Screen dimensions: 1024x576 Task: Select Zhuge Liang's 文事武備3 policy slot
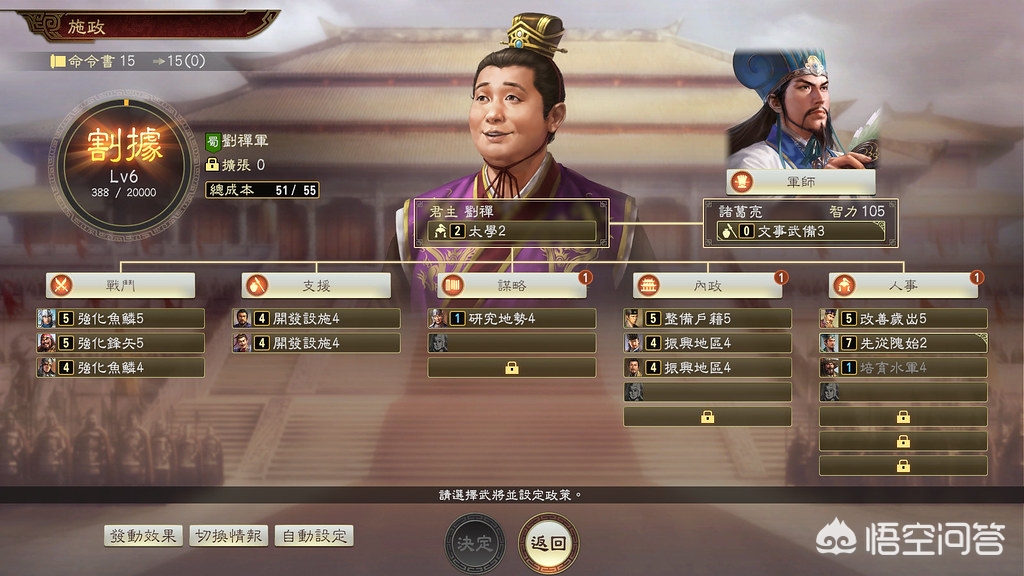tap(800, 231)
